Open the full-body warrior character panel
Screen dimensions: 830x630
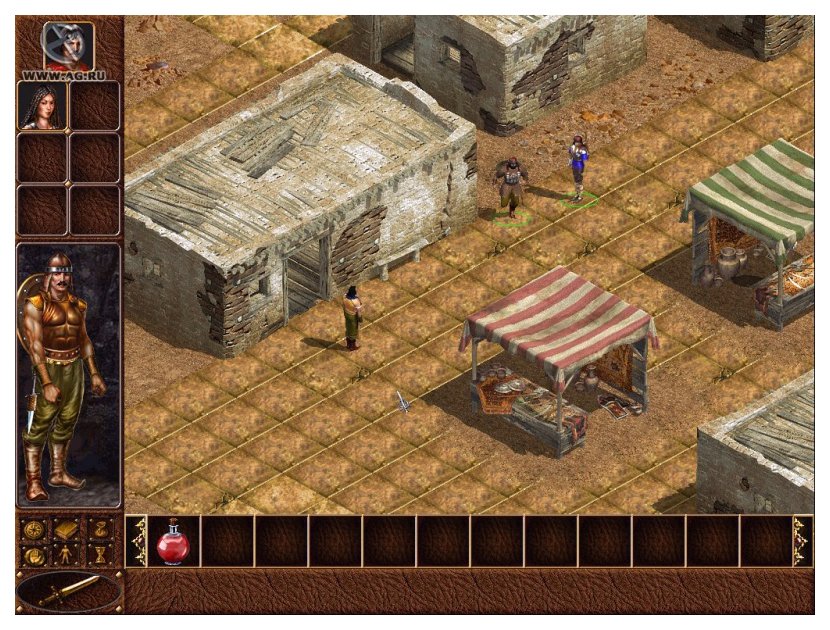click(x=68, y=375)
